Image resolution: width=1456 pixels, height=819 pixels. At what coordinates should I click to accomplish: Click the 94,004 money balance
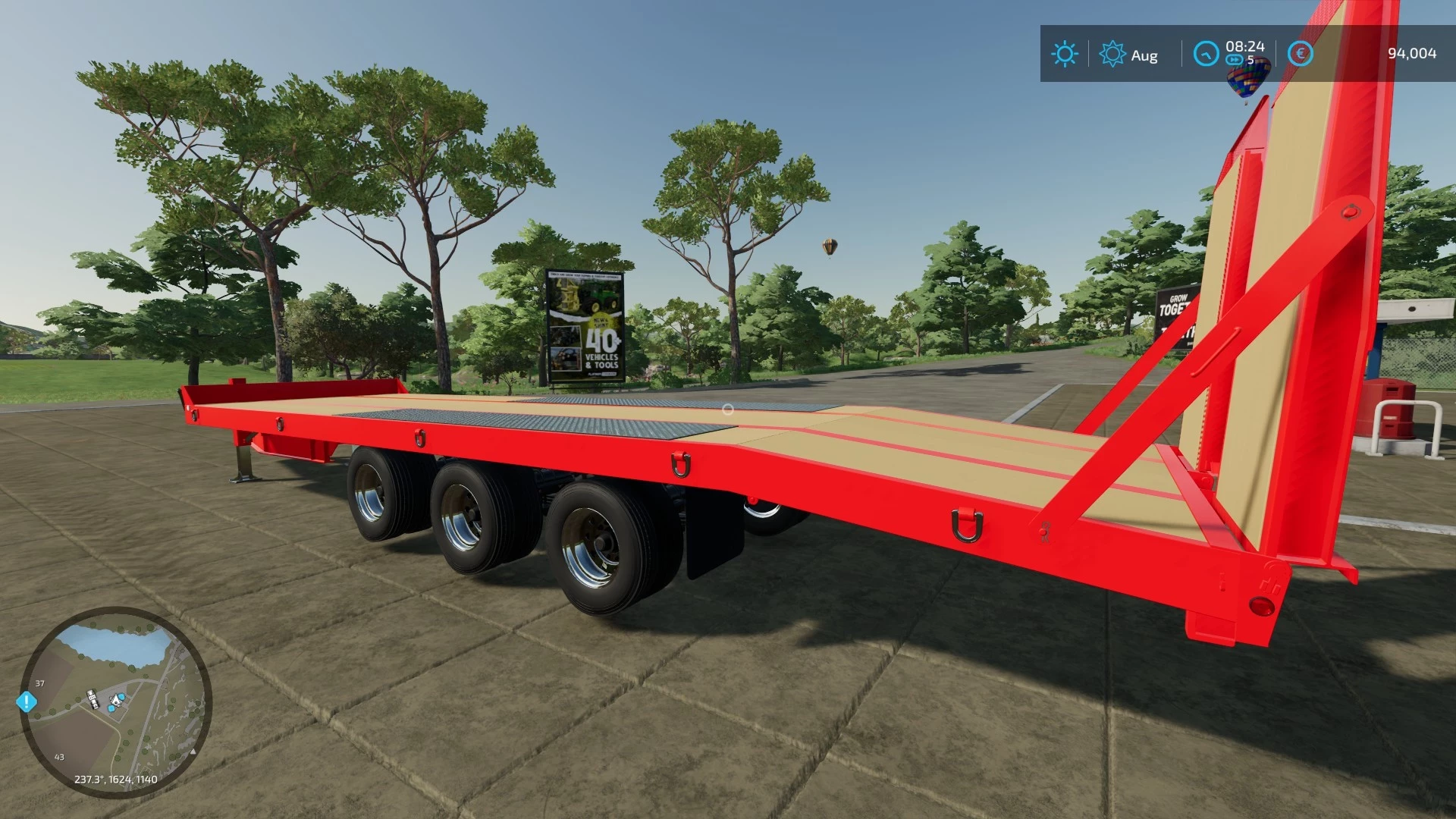point(1411,53)
